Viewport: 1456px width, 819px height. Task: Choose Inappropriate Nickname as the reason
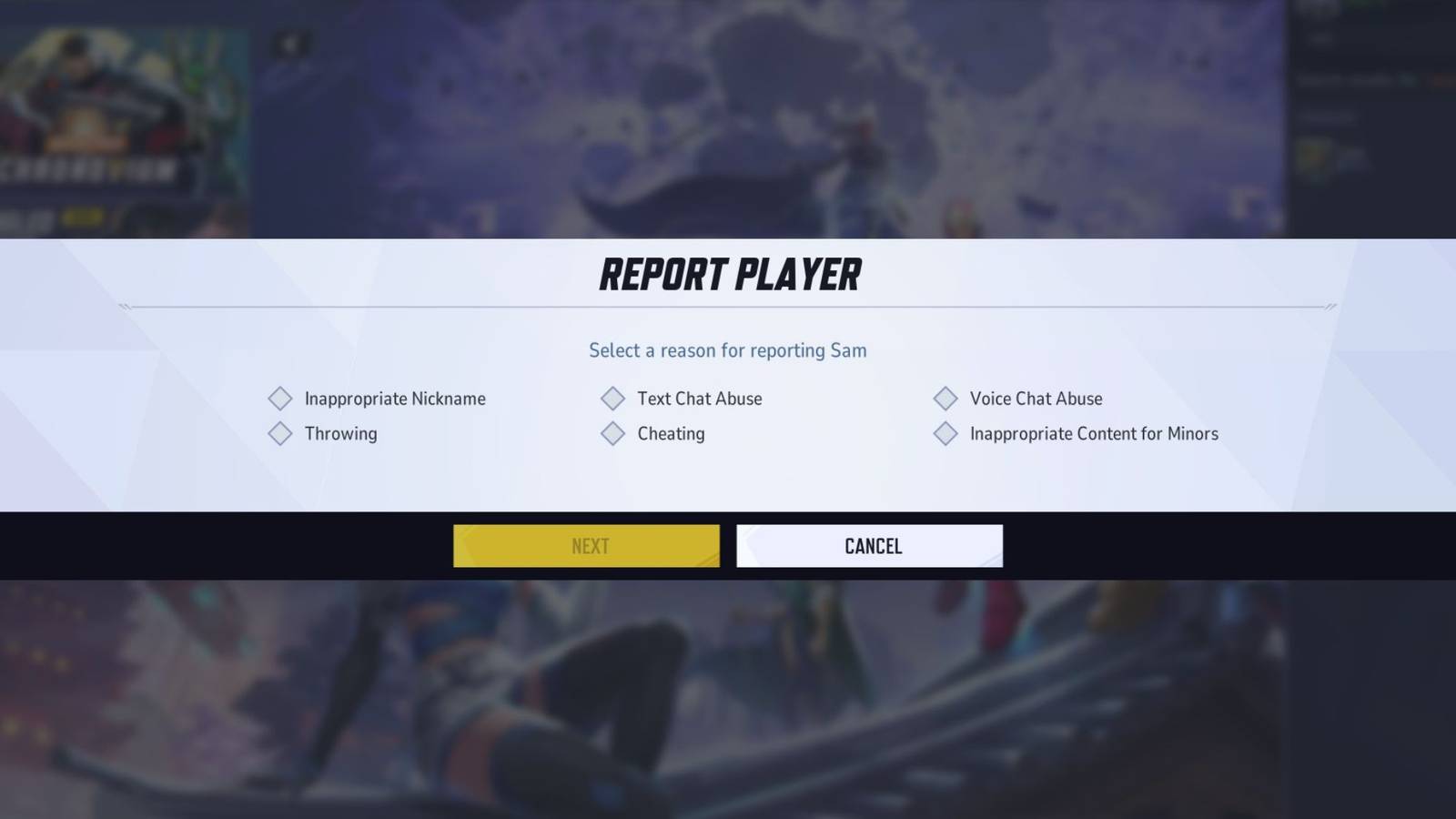click(395, 399)
